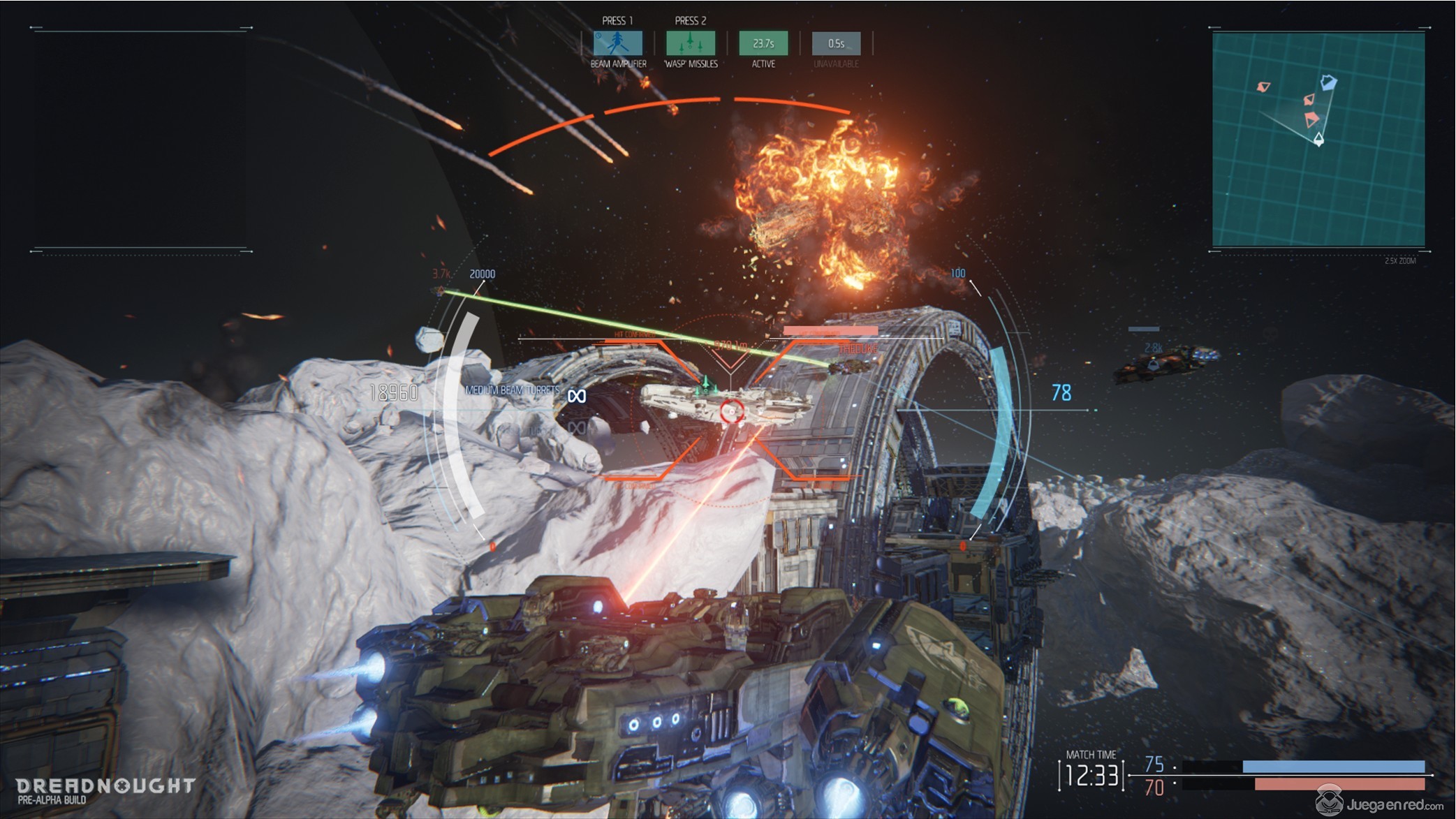
Task: Open the teal radar minimap
Action: click(1318, 139)
